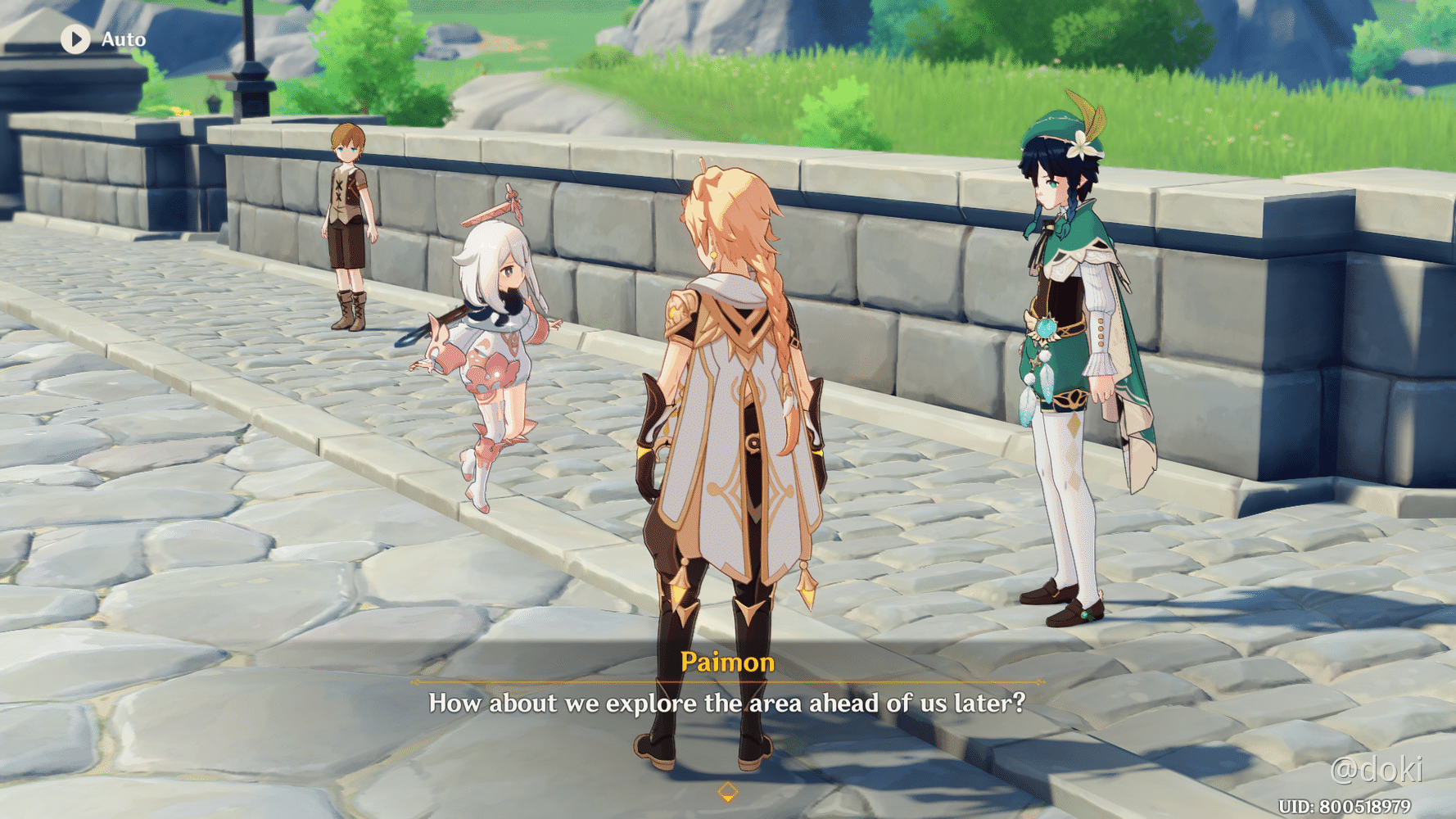Click the dialogue line about exploring the area
This screenshot has width=1456, height=819.
tap(727, 702)
